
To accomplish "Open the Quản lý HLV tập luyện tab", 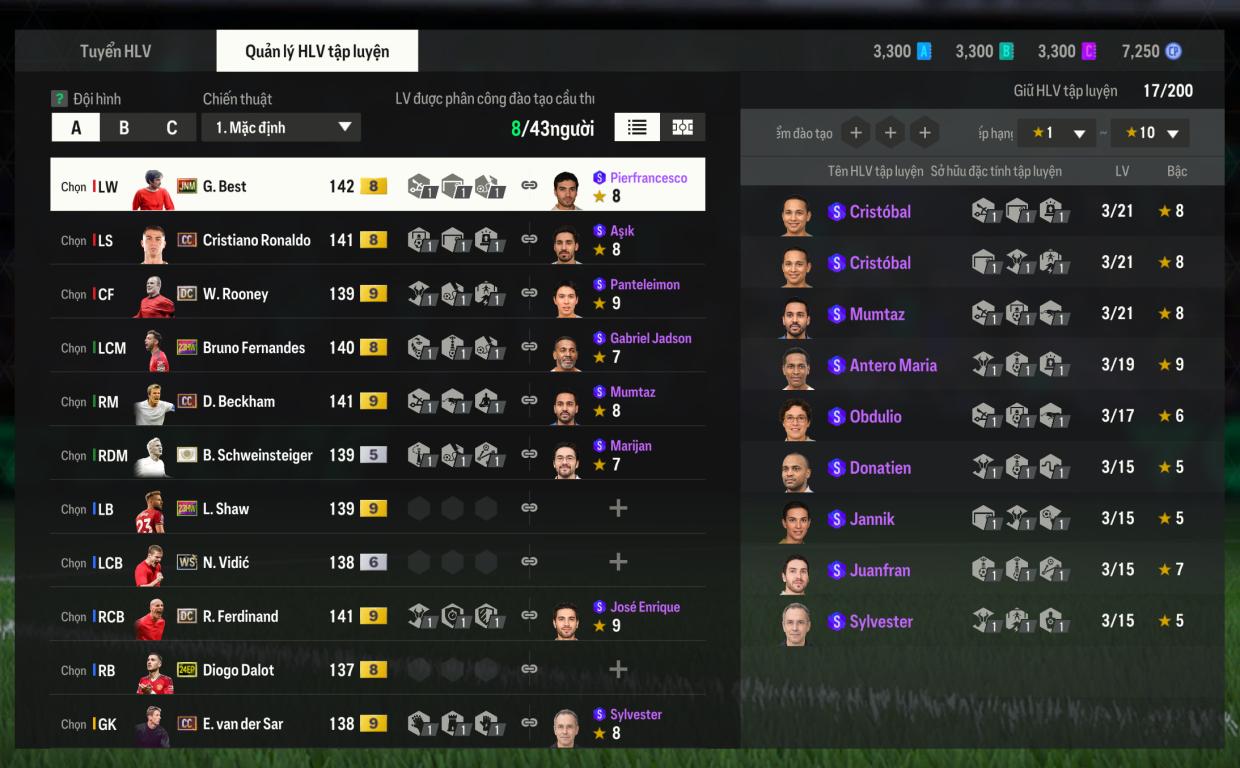I will (x=317, y=51).
